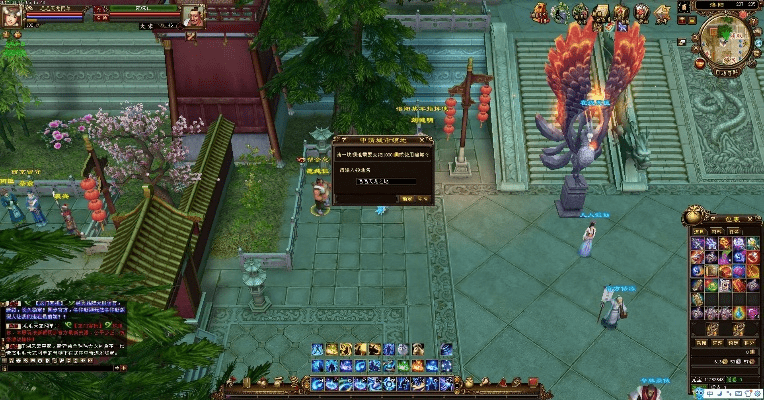Click the chat log panel

click(64, 332)
